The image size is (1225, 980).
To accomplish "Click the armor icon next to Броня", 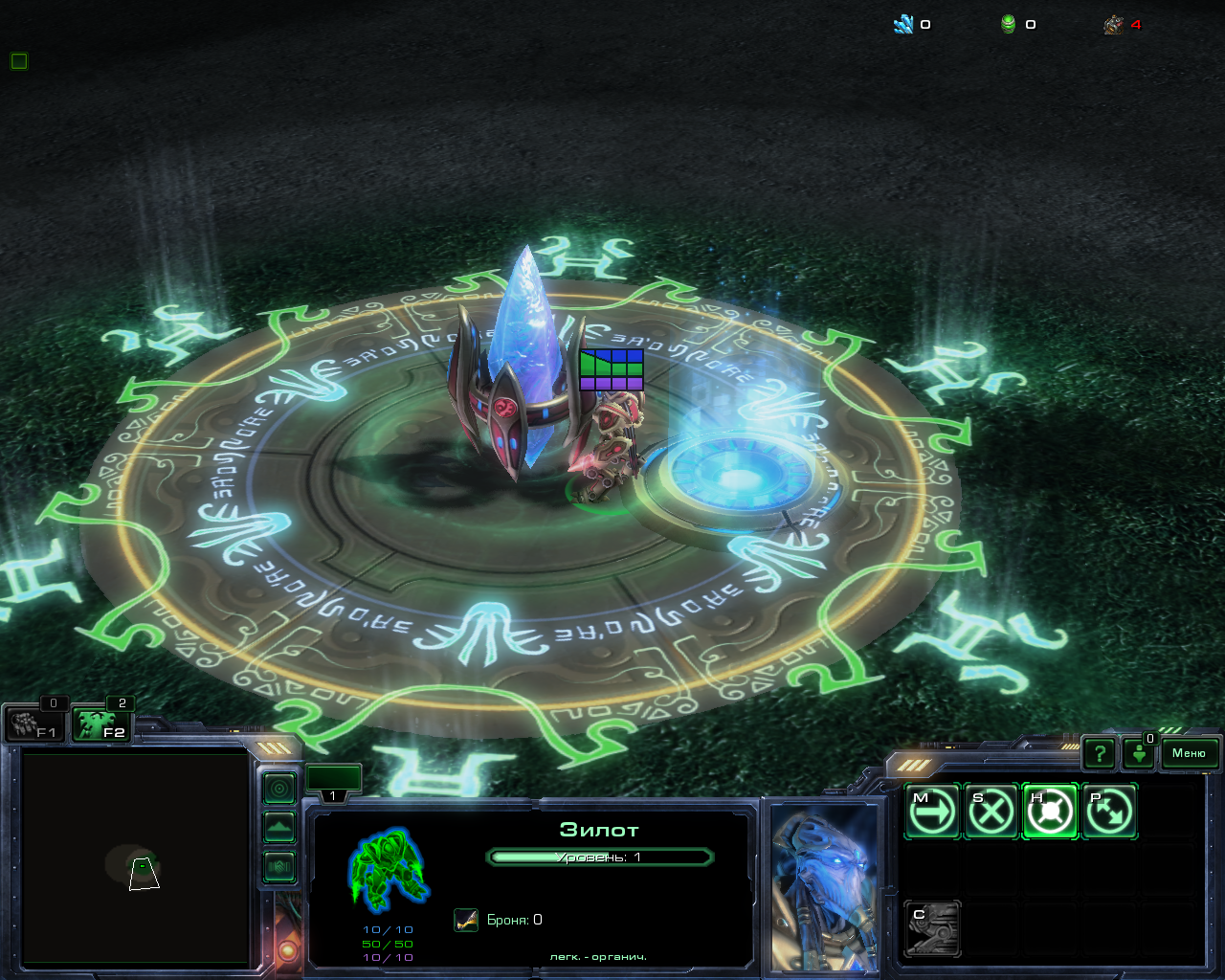I will (466, 920).
